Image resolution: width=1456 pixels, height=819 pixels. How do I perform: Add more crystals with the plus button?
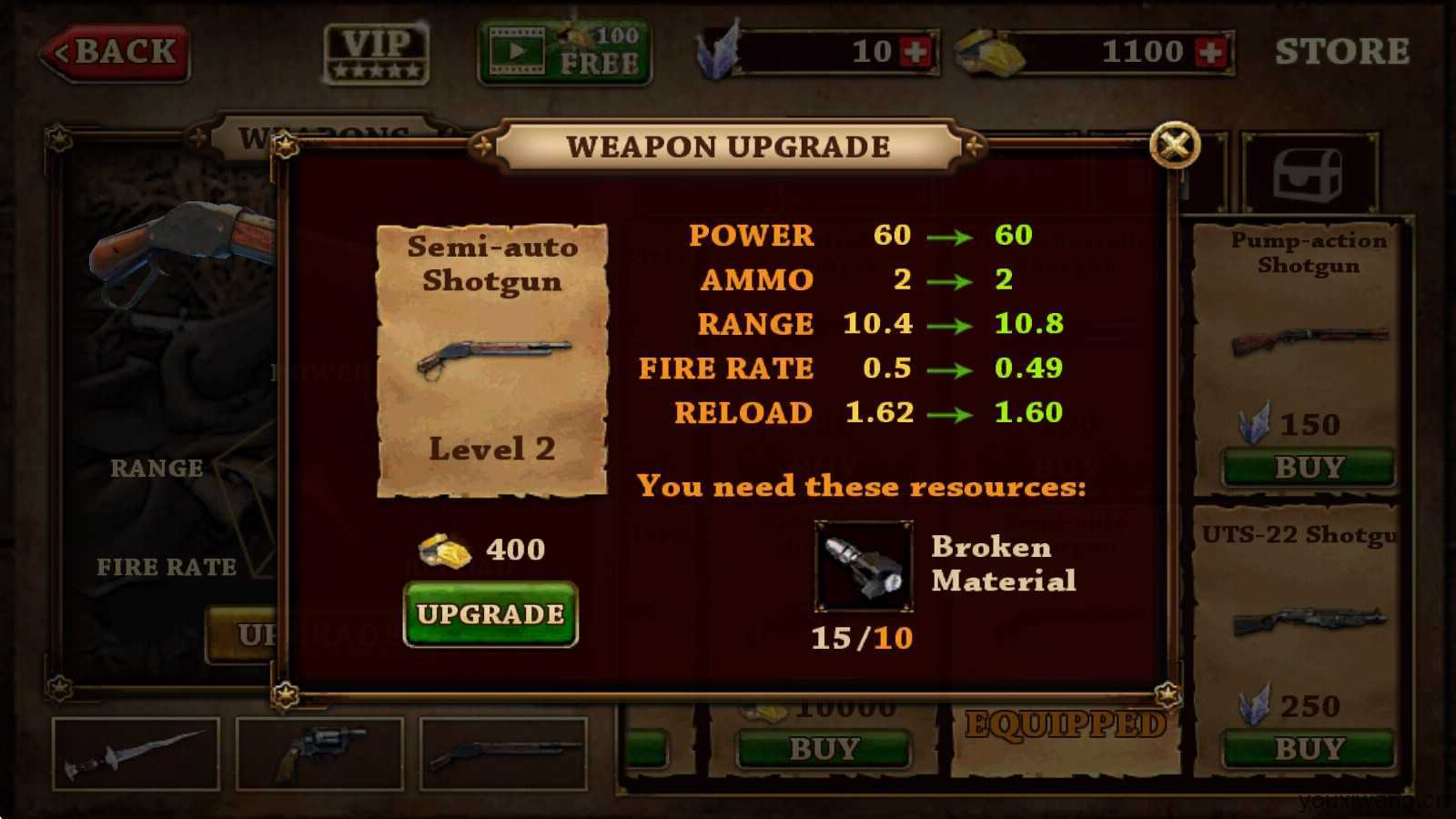[x=915, y=52]
